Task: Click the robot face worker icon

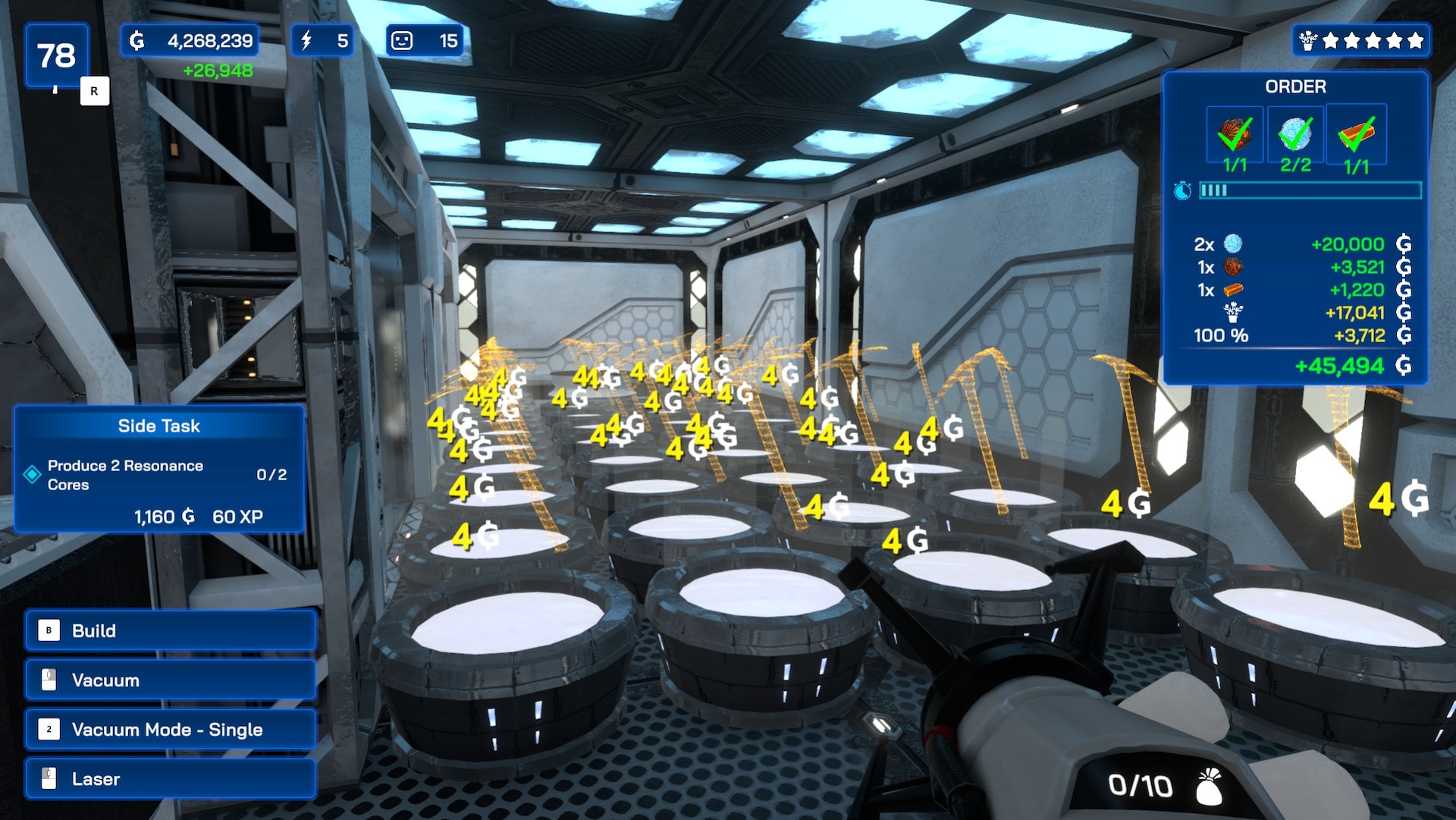Action: 402,41
